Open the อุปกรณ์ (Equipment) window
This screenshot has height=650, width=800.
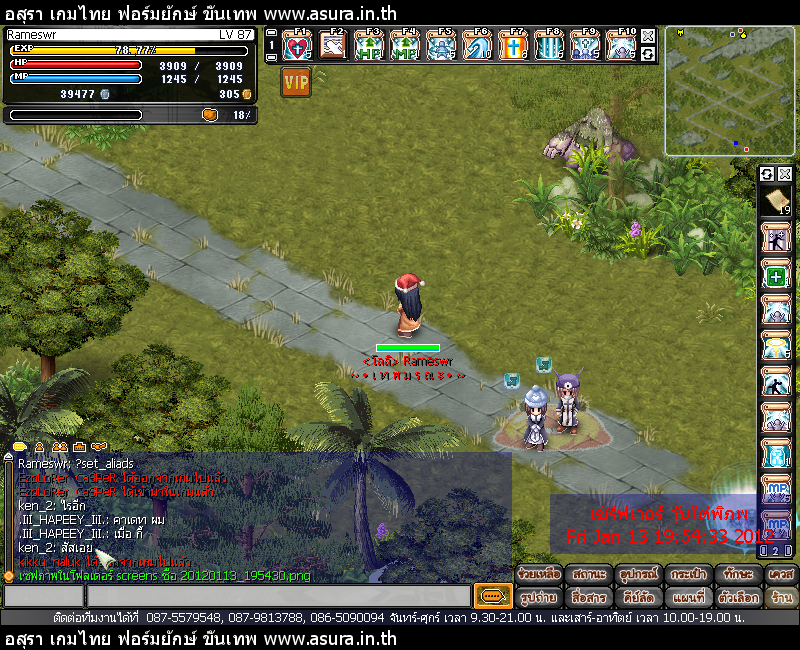[x=638, y=574]
